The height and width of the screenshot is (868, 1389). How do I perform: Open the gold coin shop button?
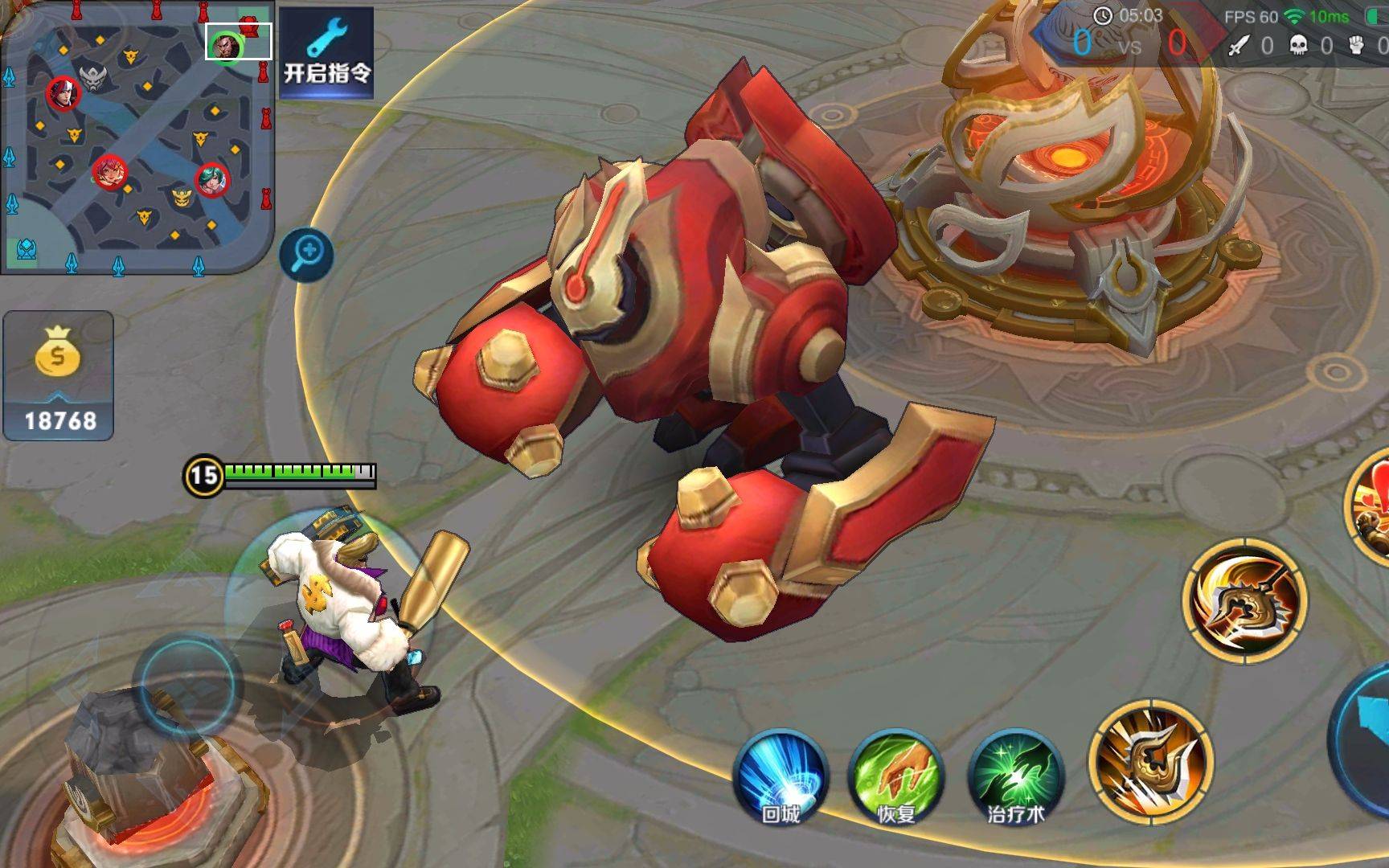click(x=59, y=375)
